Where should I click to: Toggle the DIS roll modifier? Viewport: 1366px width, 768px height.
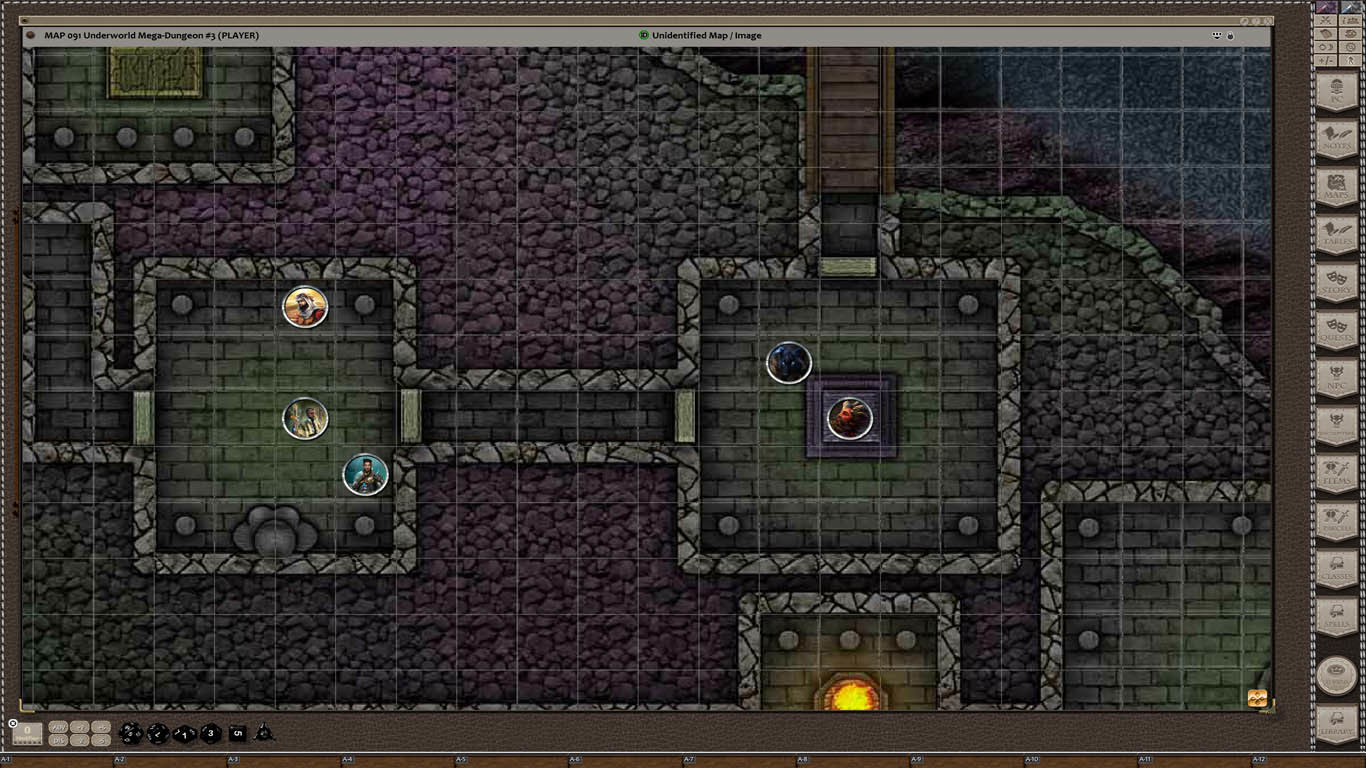[58, 738]
